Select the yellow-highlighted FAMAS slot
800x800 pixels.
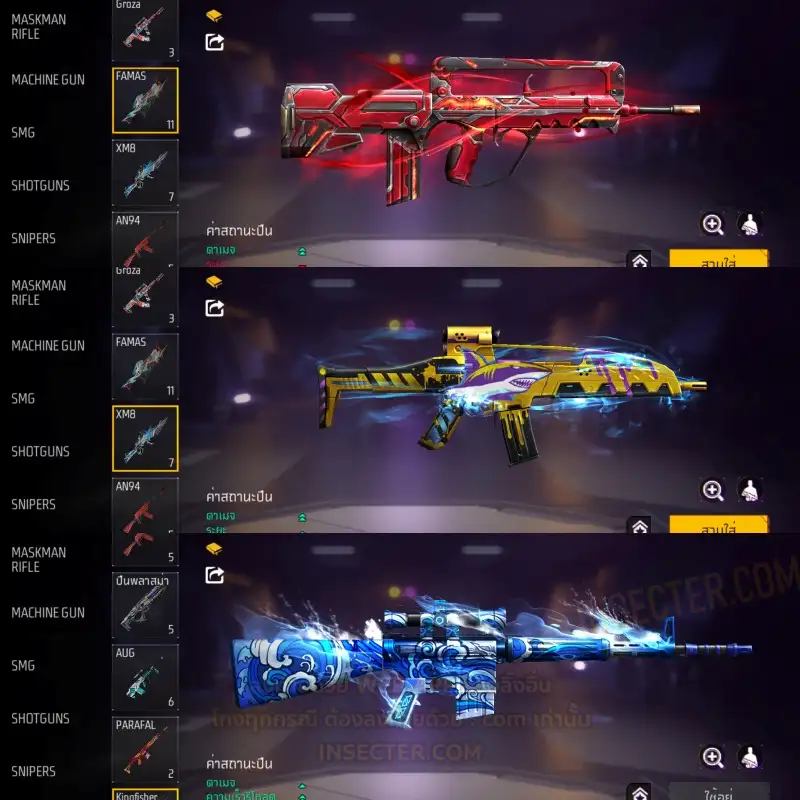[x=145, y=101]
